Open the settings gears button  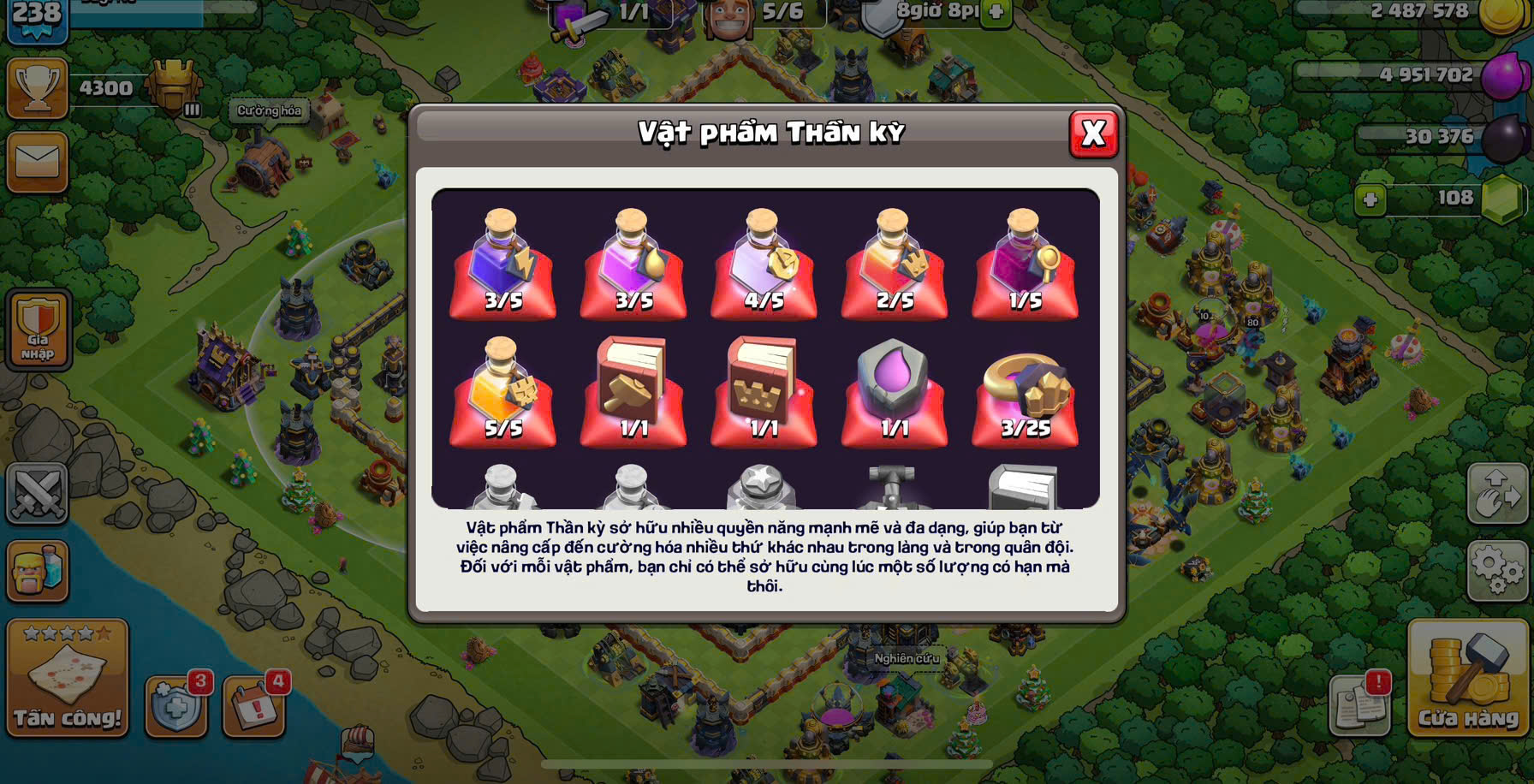click(x=1496, y=568)
